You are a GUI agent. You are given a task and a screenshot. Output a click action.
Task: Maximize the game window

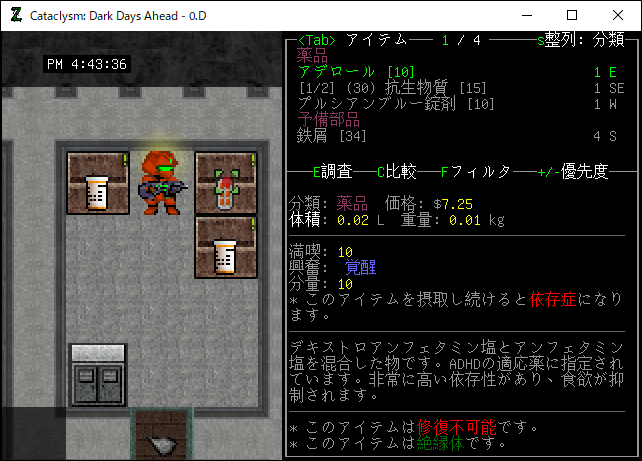pos(572,15)
